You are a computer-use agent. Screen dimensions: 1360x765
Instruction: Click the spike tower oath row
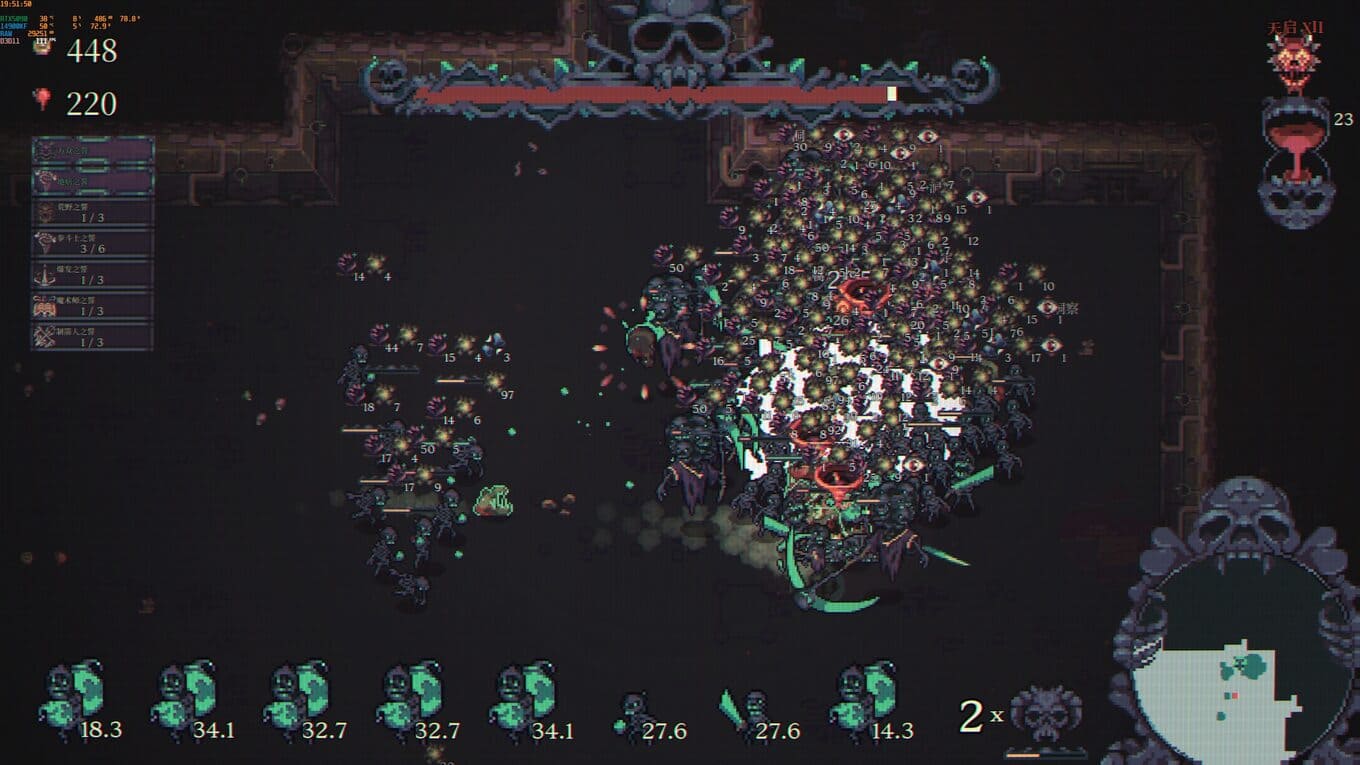point(92,274)
